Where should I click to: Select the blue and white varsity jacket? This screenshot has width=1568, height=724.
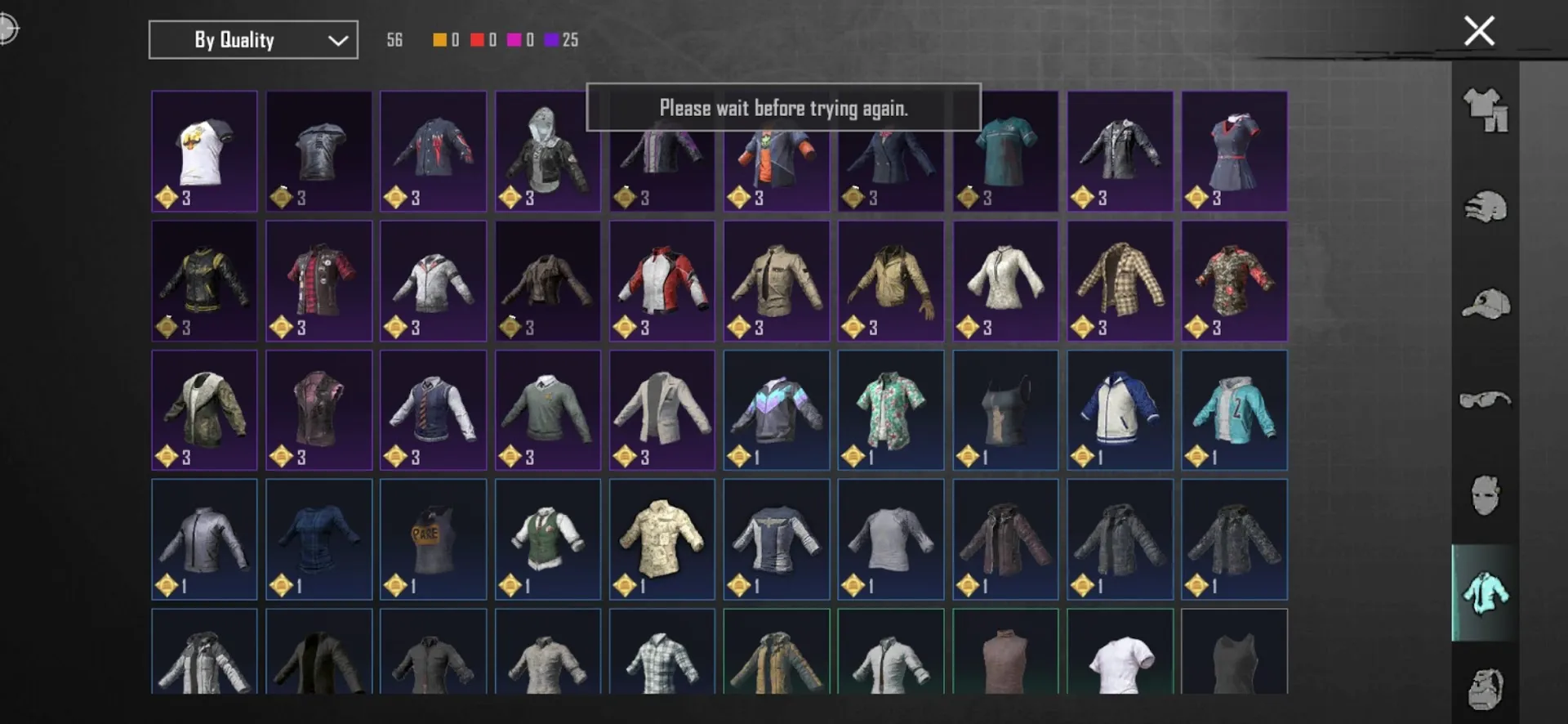[x=1120, y=410]
